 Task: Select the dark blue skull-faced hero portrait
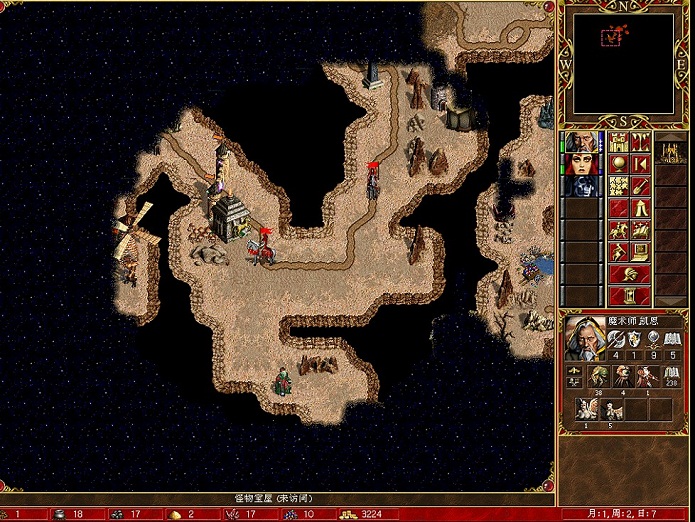(x=581, y=185)
